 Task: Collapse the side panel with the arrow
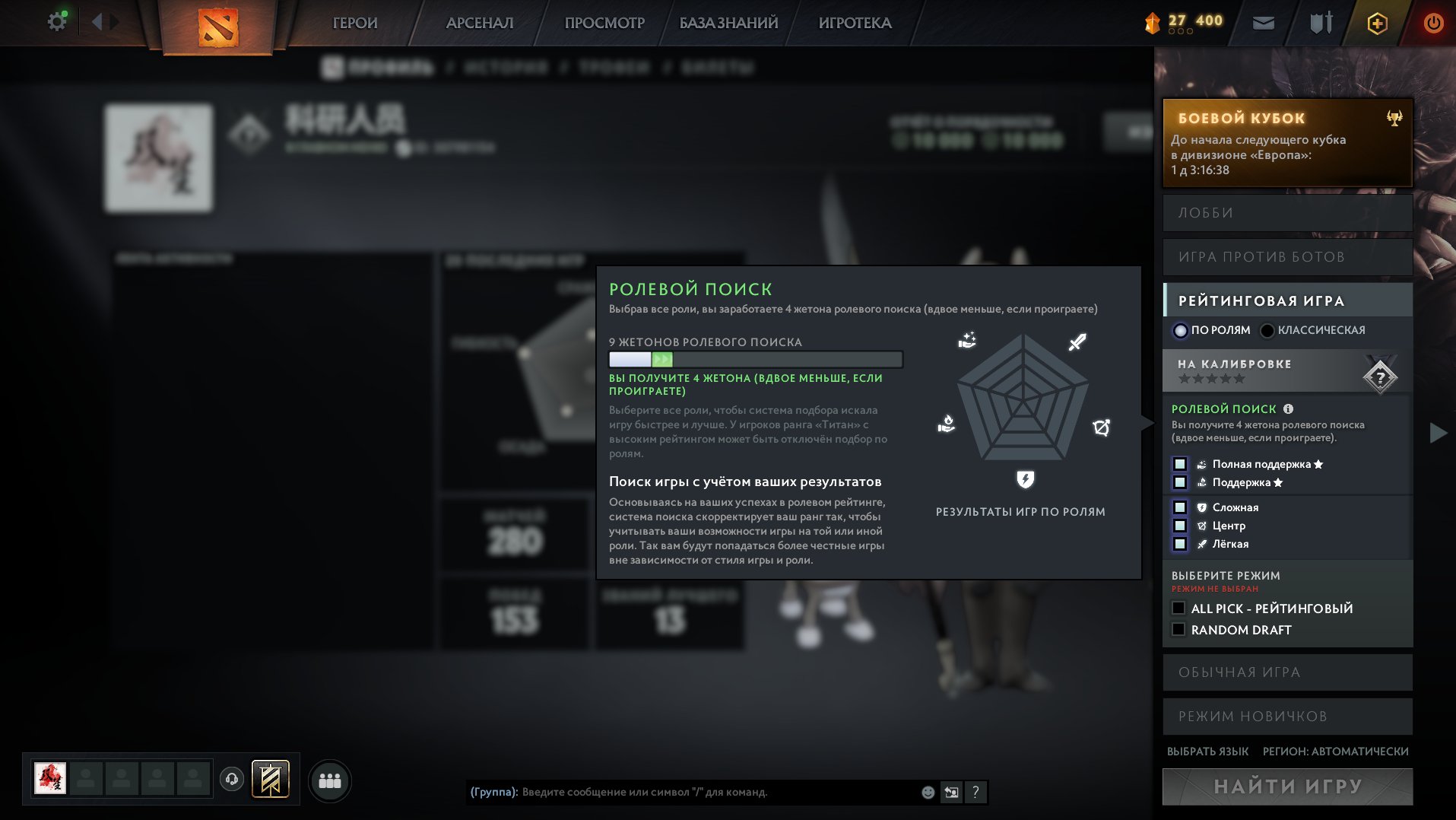tap(1436, 434)
